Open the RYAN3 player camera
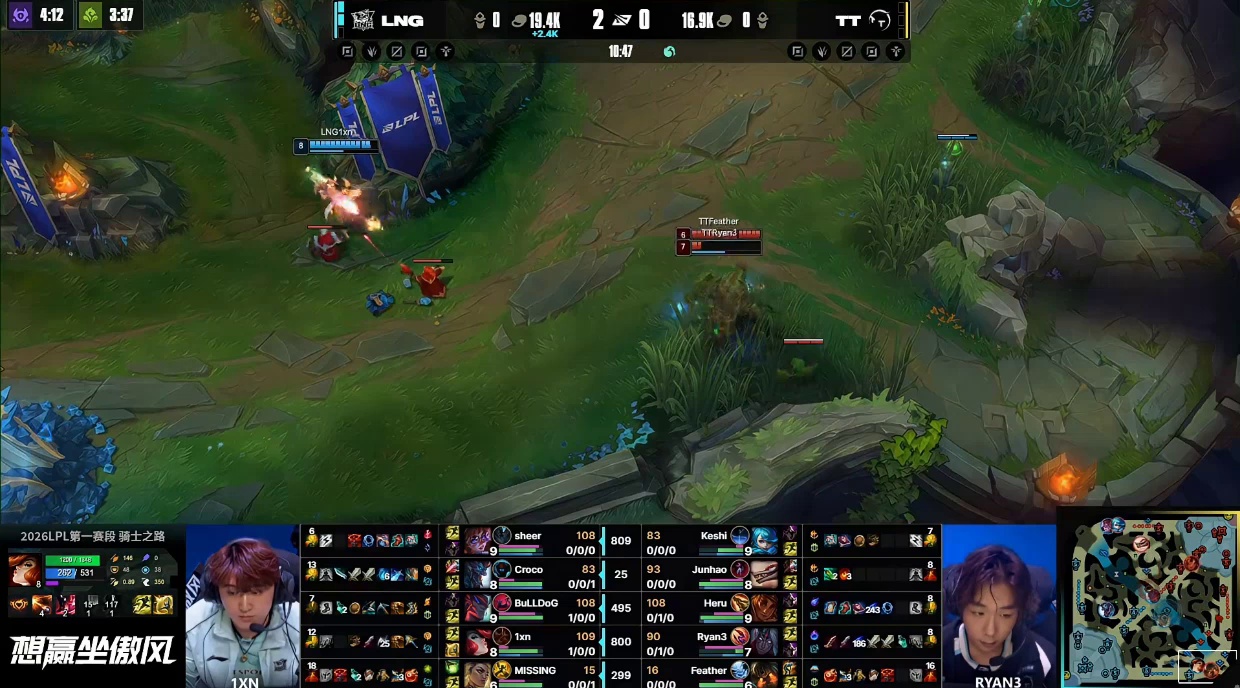This screenshot has width=1240, height=688. (x=998, y=605)
